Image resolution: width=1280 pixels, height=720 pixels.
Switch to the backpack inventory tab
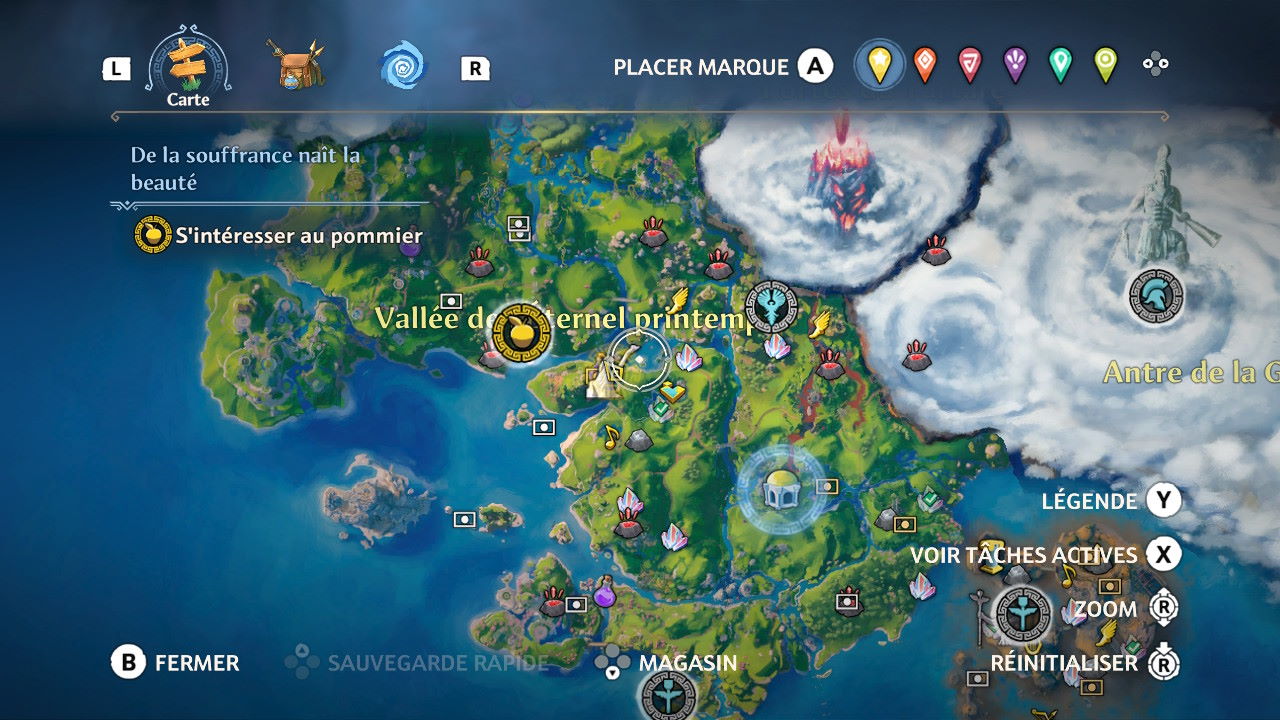[300, 66]
